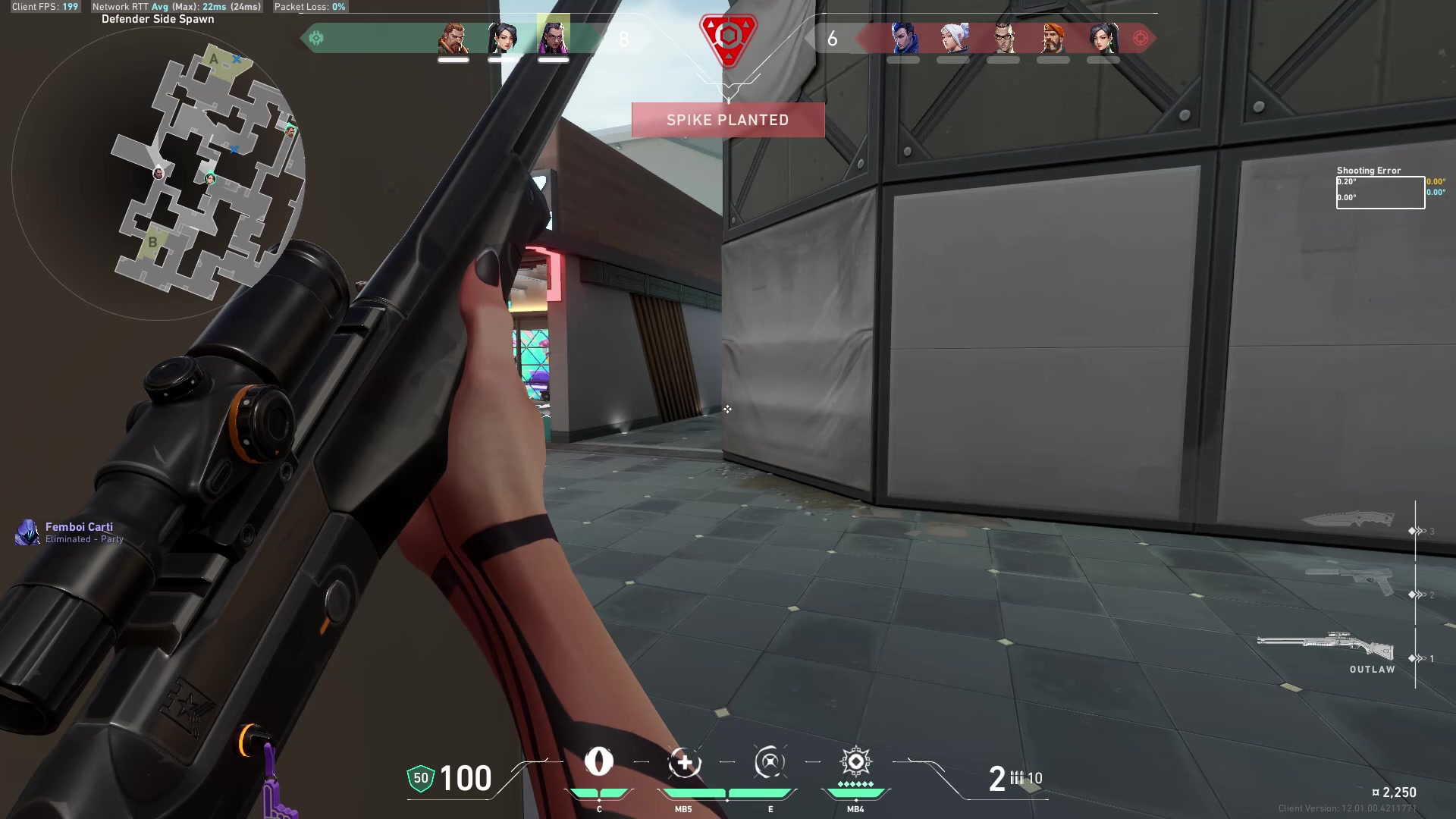Select the melee knife in weapon slot 3
1456x819 pixels.
click(x=1350, y=519)
